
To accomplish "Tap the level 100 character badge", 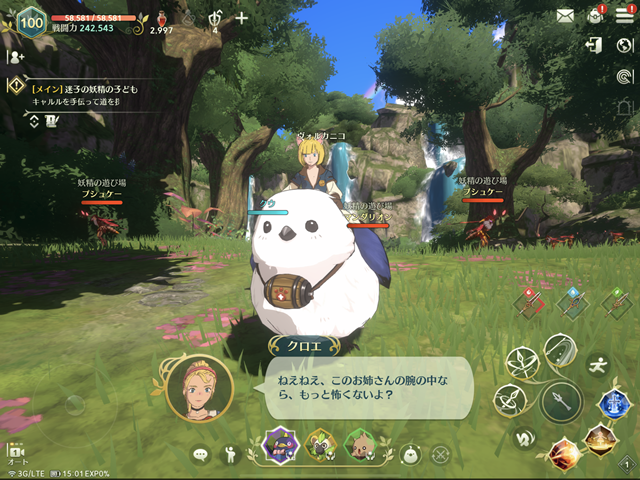I will click(x=31, y=19).
